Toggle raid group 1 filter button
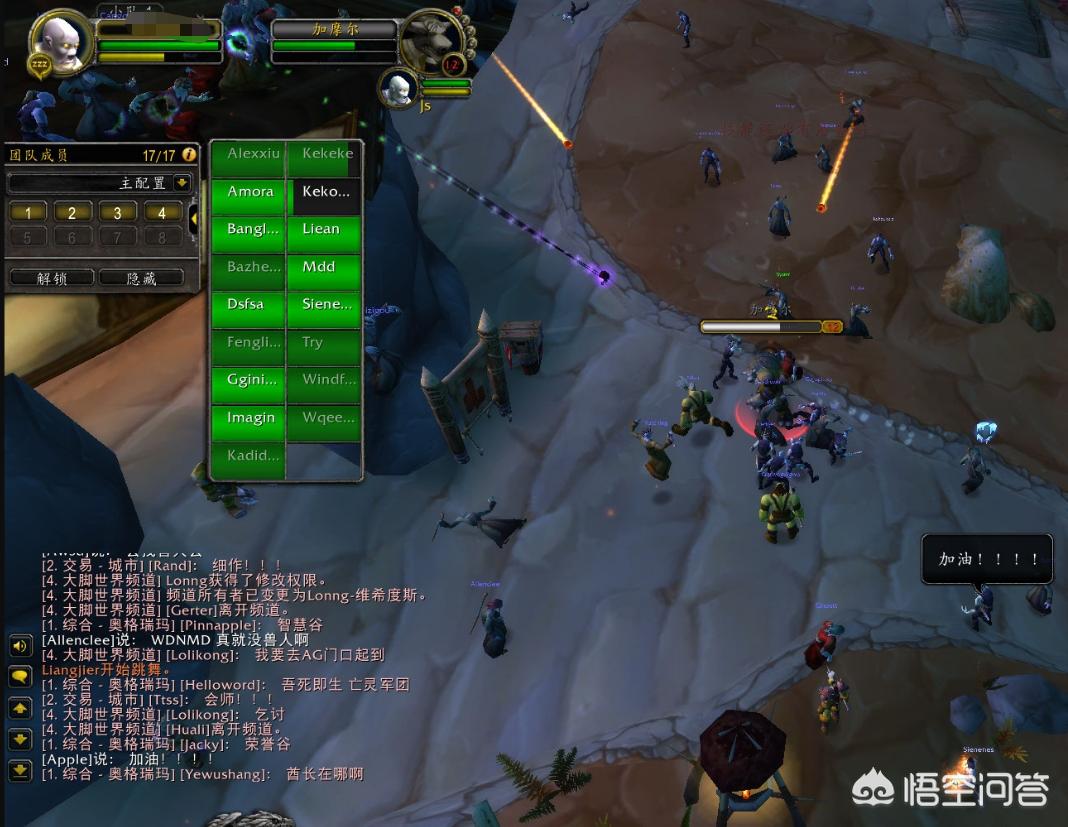The image size is (1068, 827). tap(29, 212)
